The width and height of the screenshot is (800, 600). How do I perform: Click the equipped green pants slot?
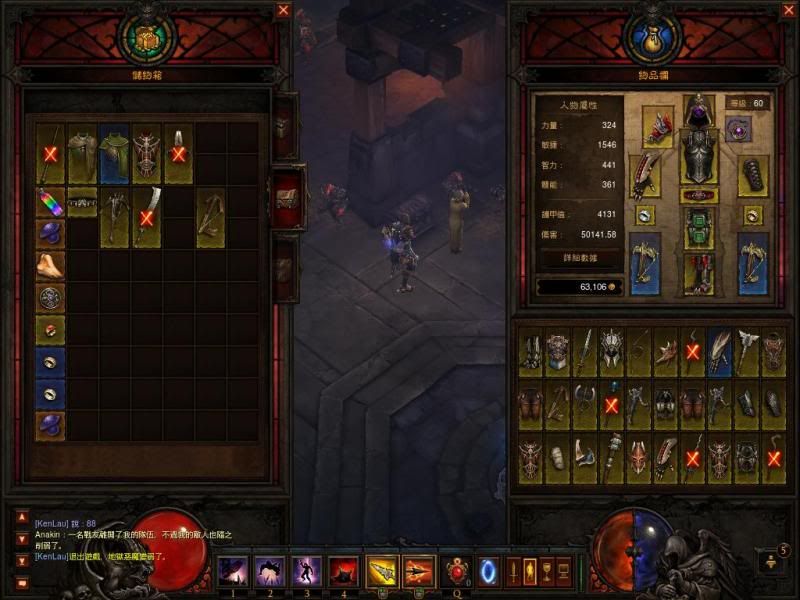point(699,228)
